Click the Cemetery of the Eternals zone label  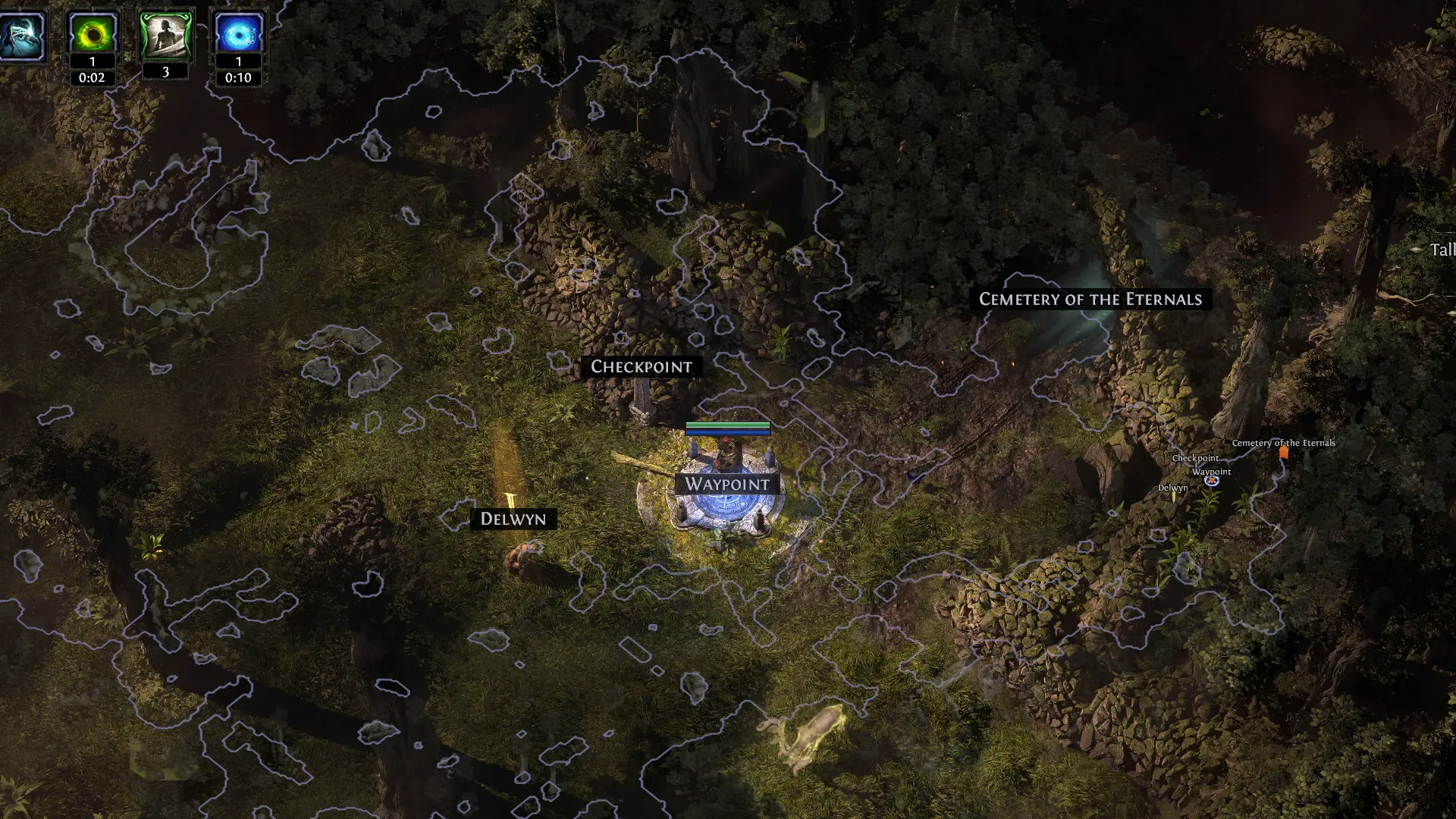[x=1092, y=300]
